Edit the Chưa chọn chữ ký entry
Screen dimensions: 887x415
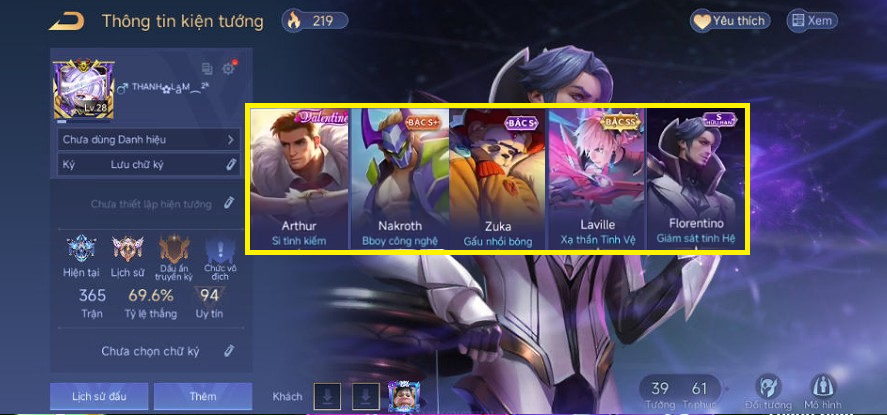(x=229, y=351)
